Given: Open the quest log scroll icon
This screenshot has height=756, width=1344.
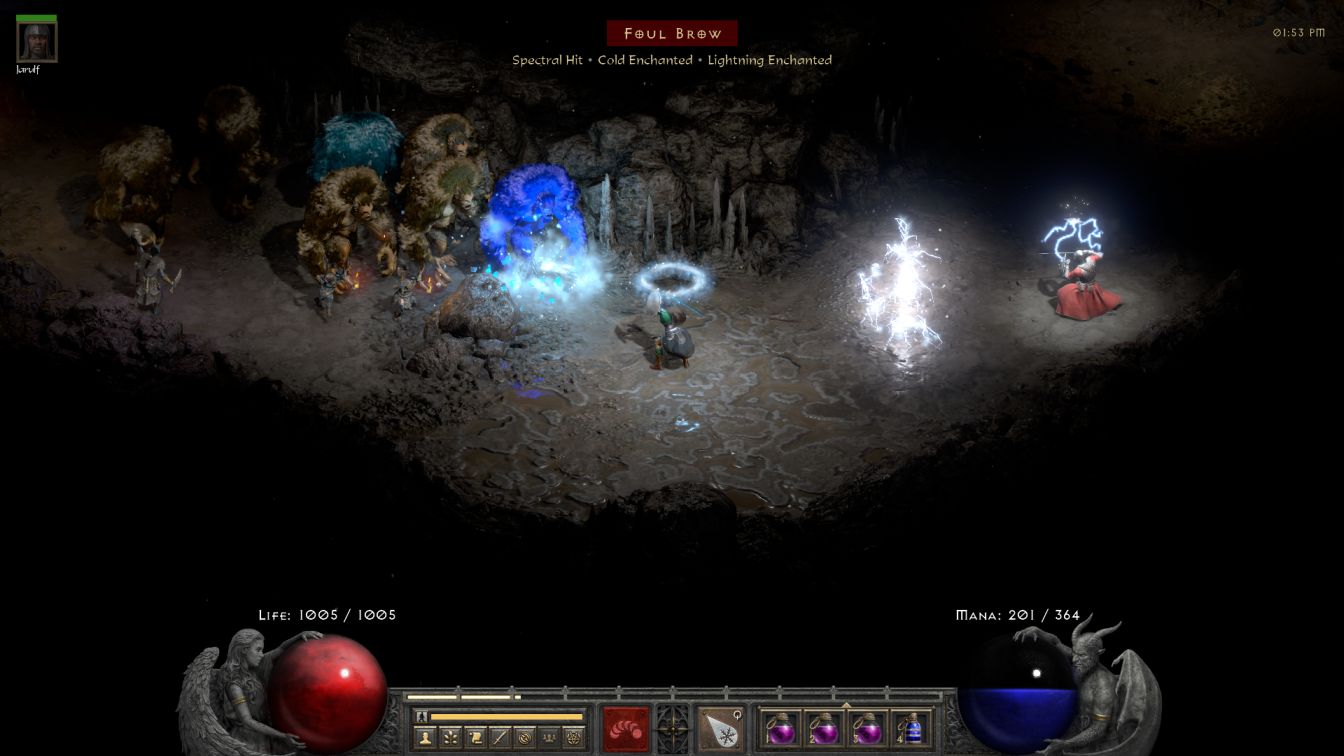Looking at the screenshot, I should (x=475, y=737).
